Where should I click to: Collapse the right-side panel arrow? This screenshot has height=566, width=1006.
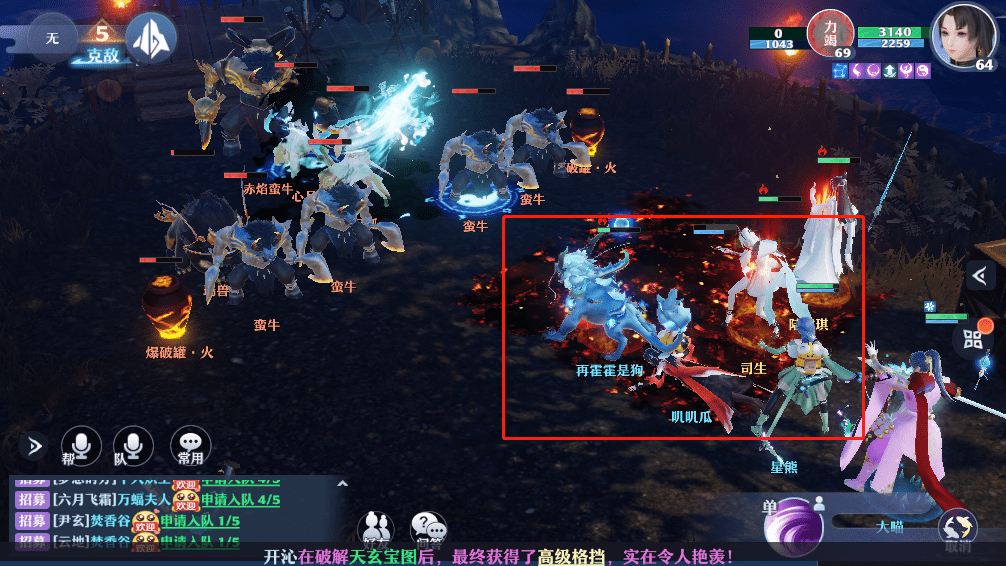point(982,275)
